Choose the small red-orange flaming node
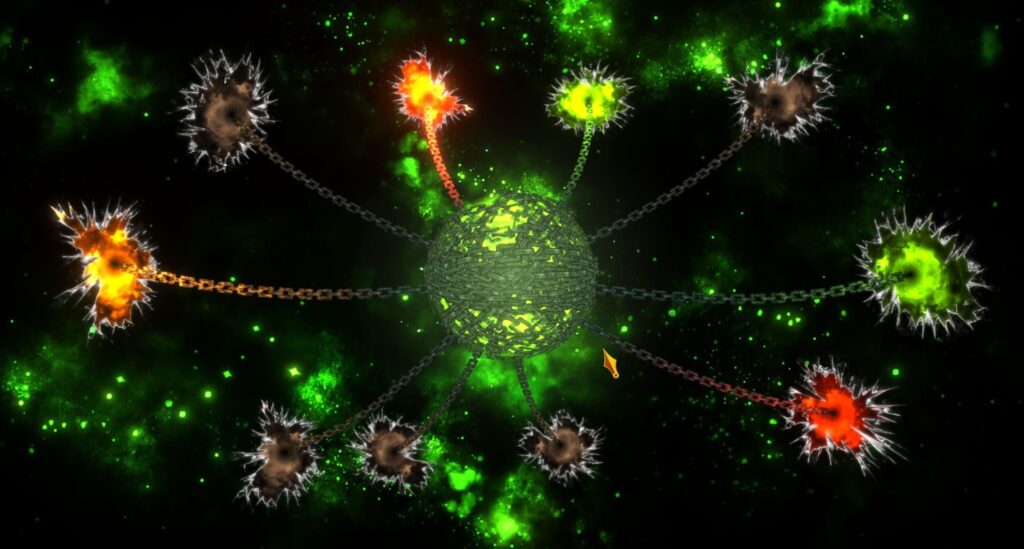This screenshot has height=549, width=1024. [427, 95]
